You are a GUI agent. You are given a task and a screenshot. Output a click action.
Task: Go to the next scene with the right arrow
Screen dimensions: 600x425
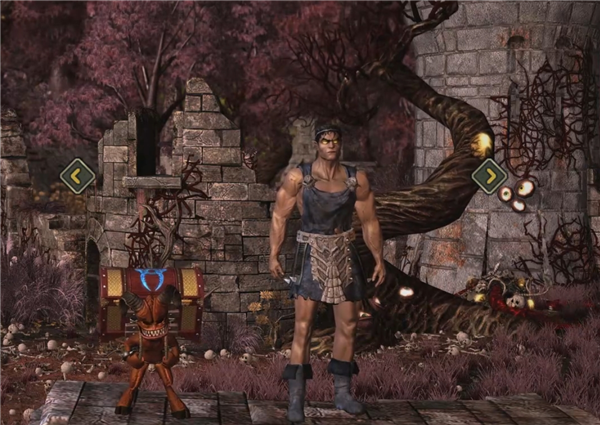point(489,176)
